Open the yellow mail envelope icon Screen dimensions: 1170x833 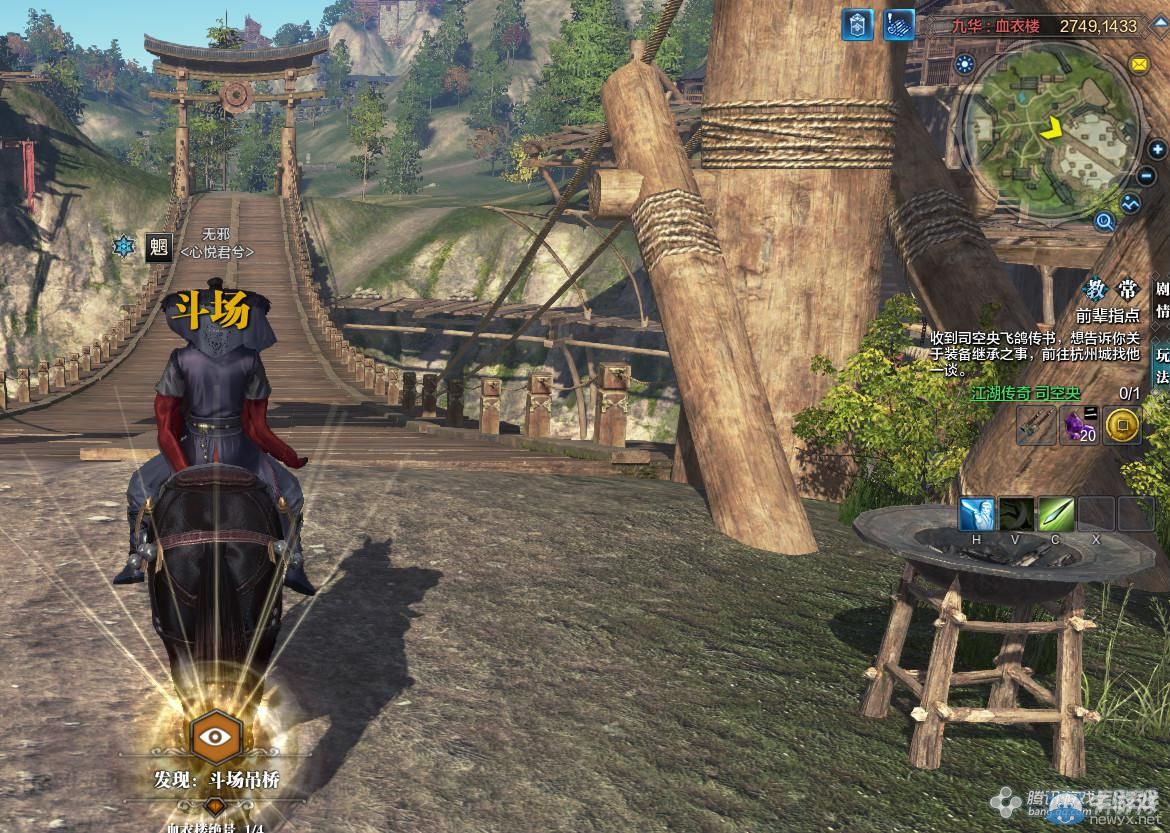click(1138, 65)
